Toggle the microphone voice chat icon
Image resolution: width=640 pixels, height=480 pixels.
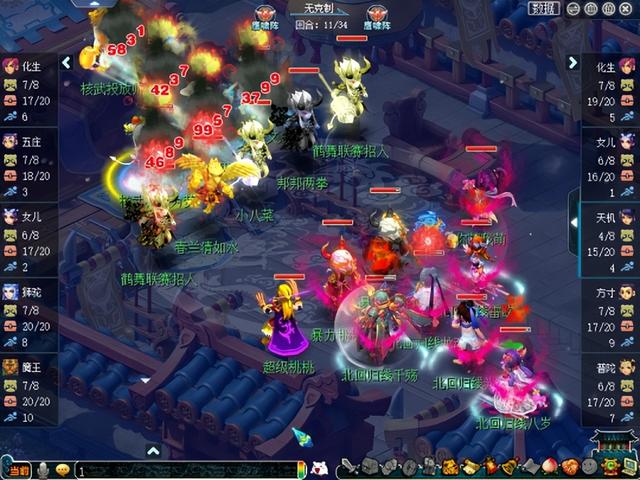point(44,469)
